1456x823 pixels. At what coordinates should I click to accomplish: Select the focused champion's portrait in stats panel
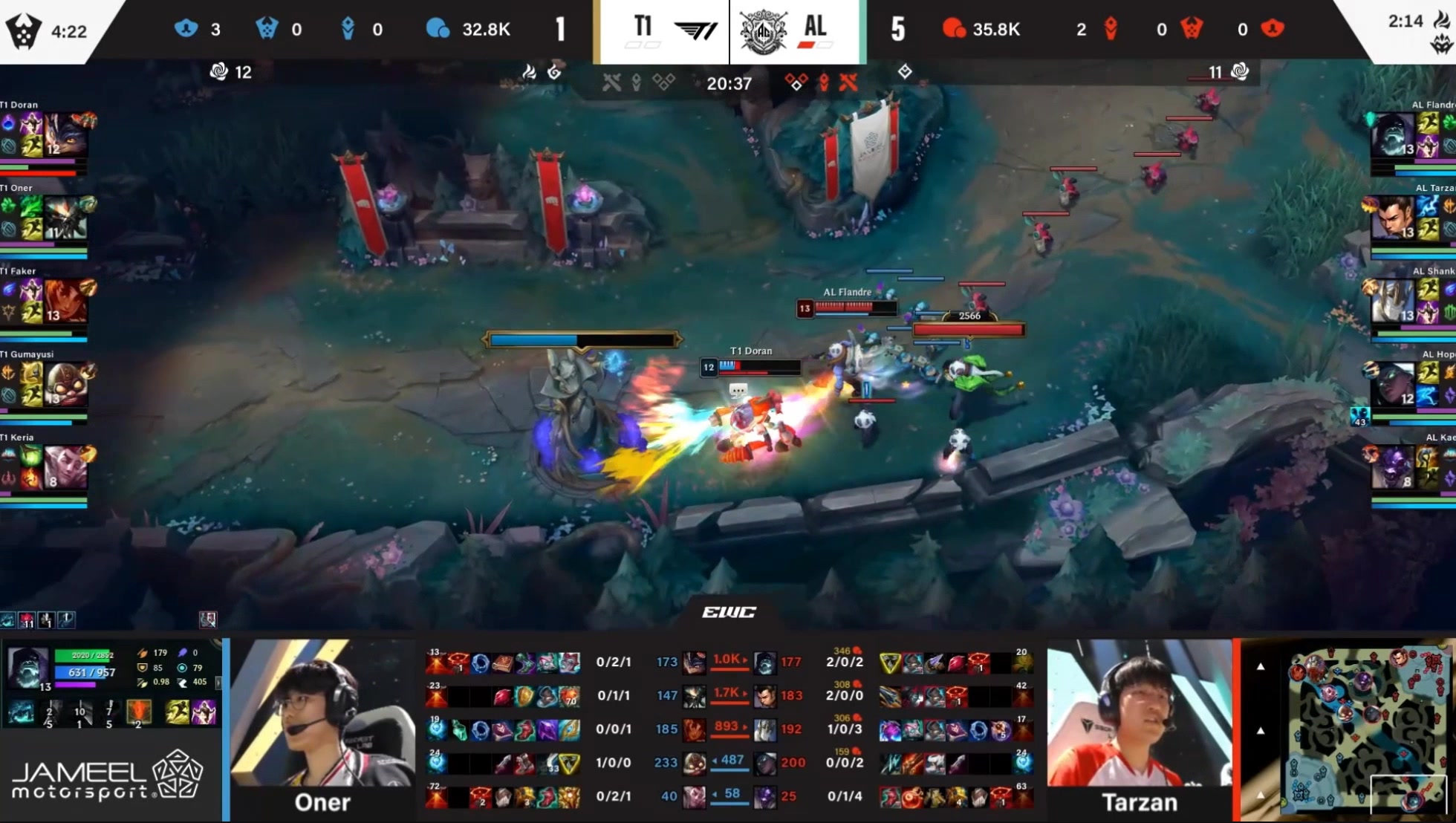(27, 668)
